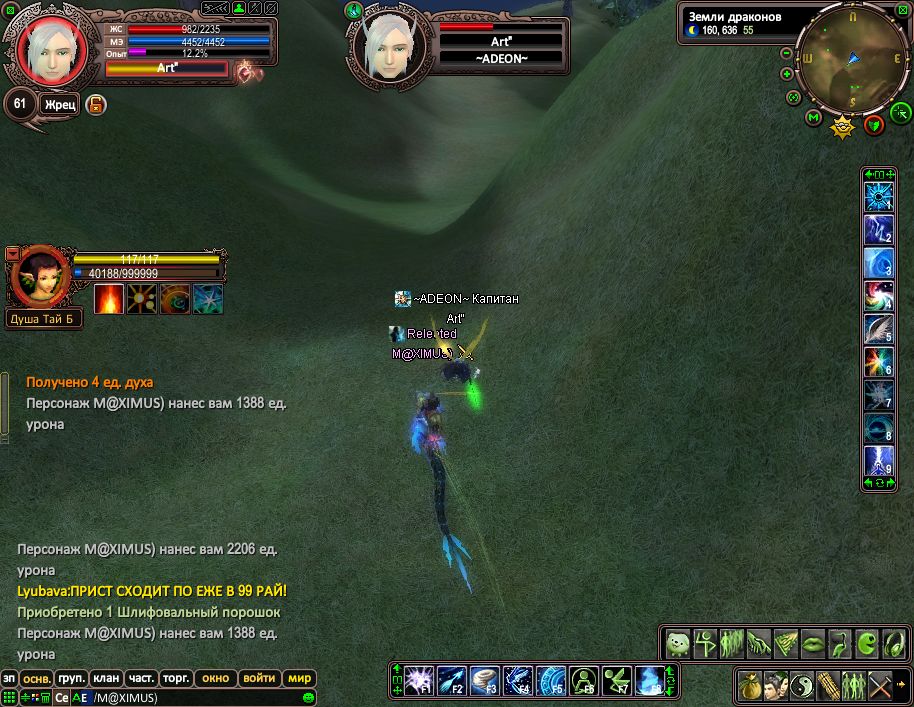Select the fire skill of pet Душа Тай Б
Screen dimensions: 914x707
(x=108, y=299)
